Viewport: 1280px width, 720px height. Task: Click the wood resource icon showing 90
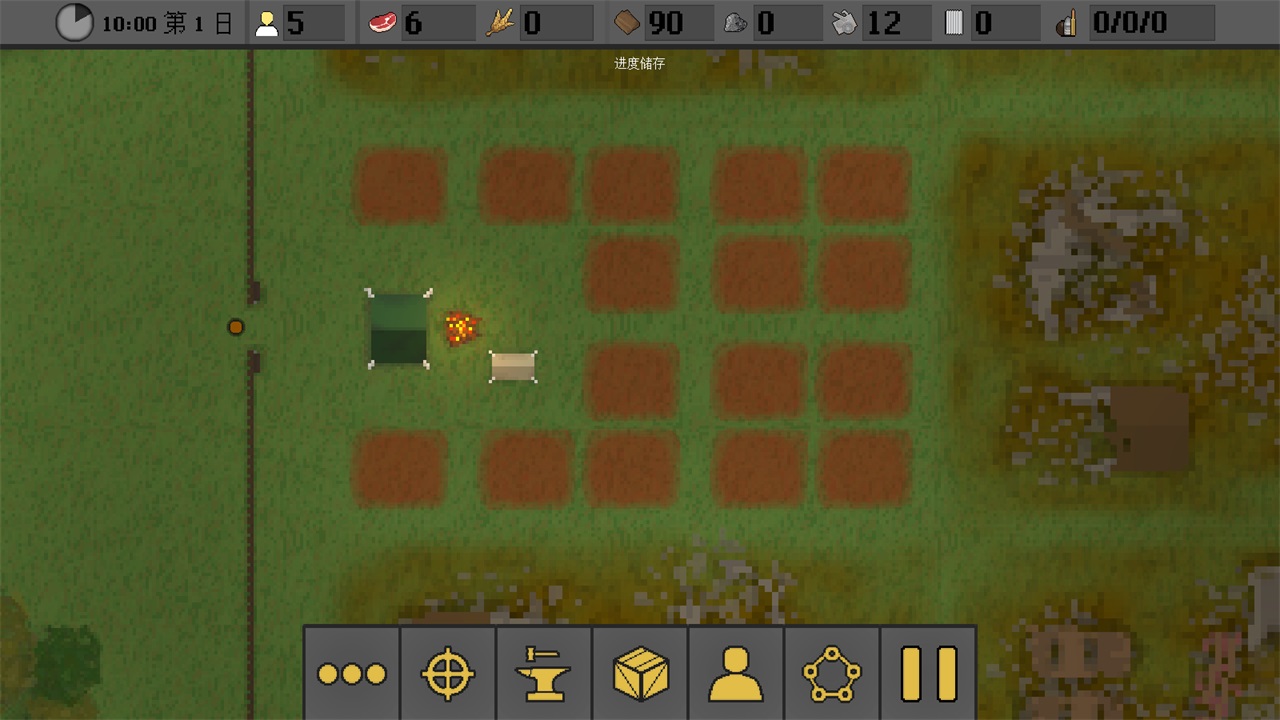pyautogui.click(x=625, y=22)
